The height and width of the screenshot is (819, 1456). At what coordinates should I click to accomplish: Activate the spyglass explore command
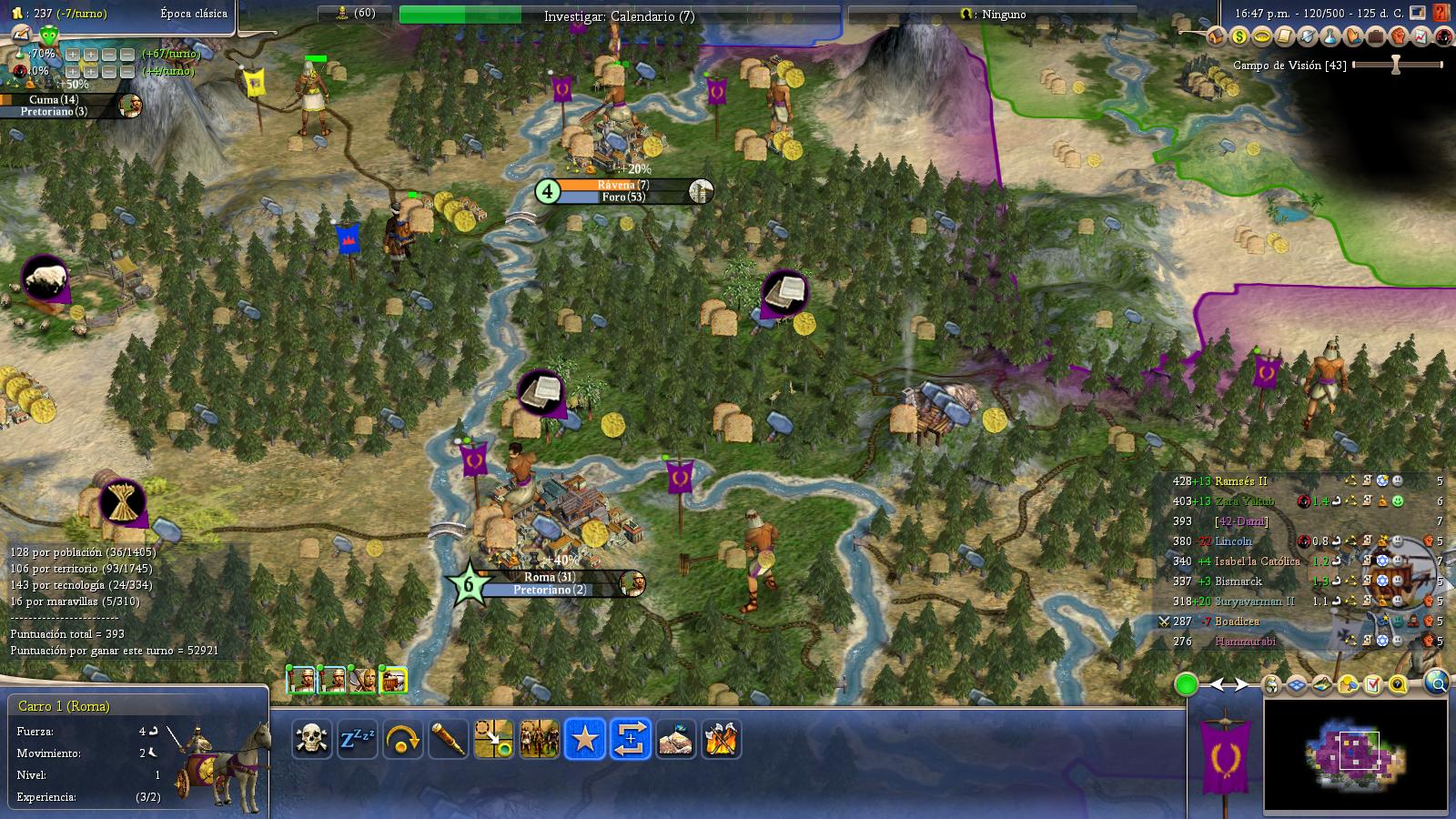click(x=448, y=739)
